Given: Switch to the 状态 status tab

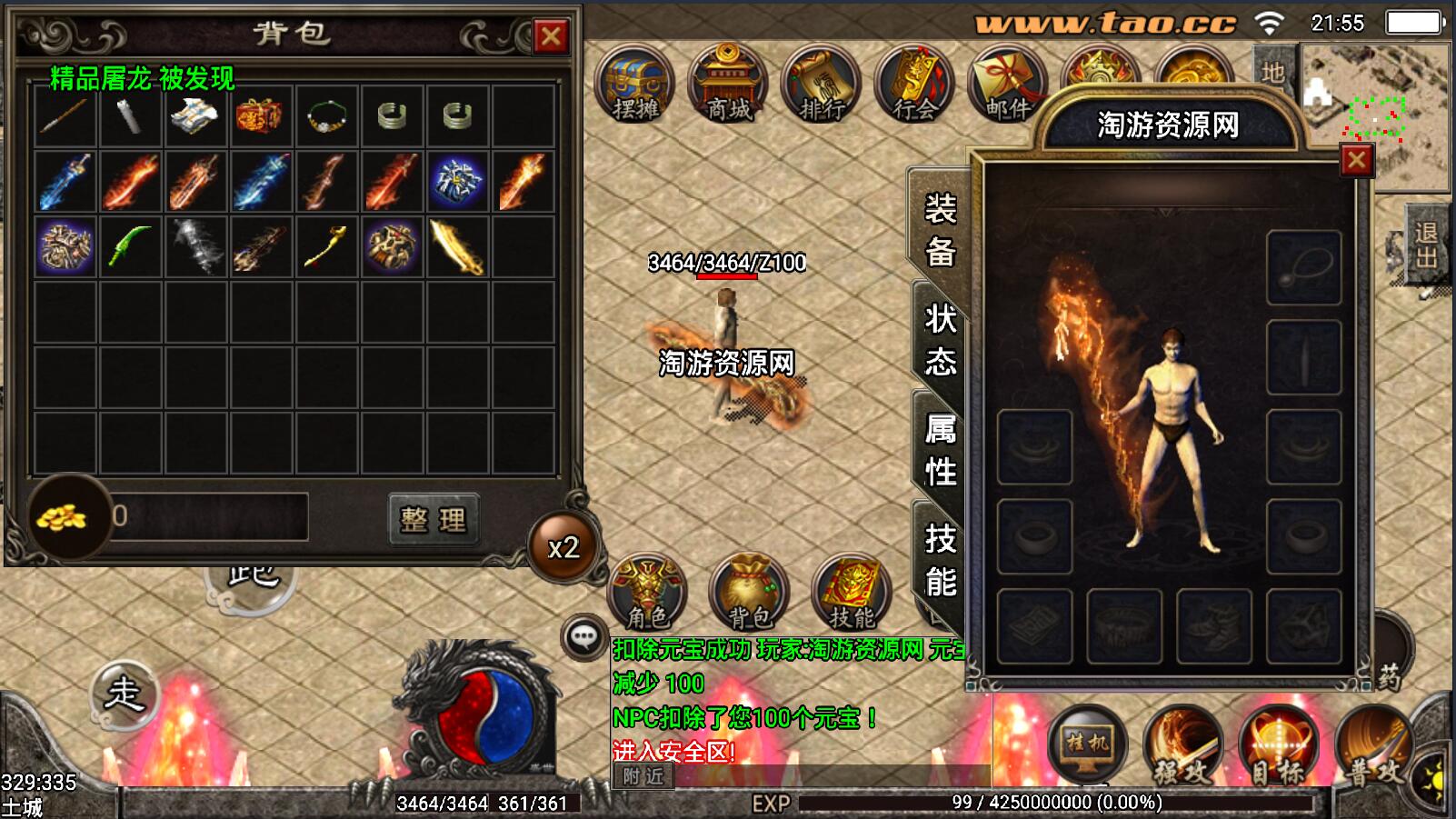Looking at the screenshot, I should point(940,340).
